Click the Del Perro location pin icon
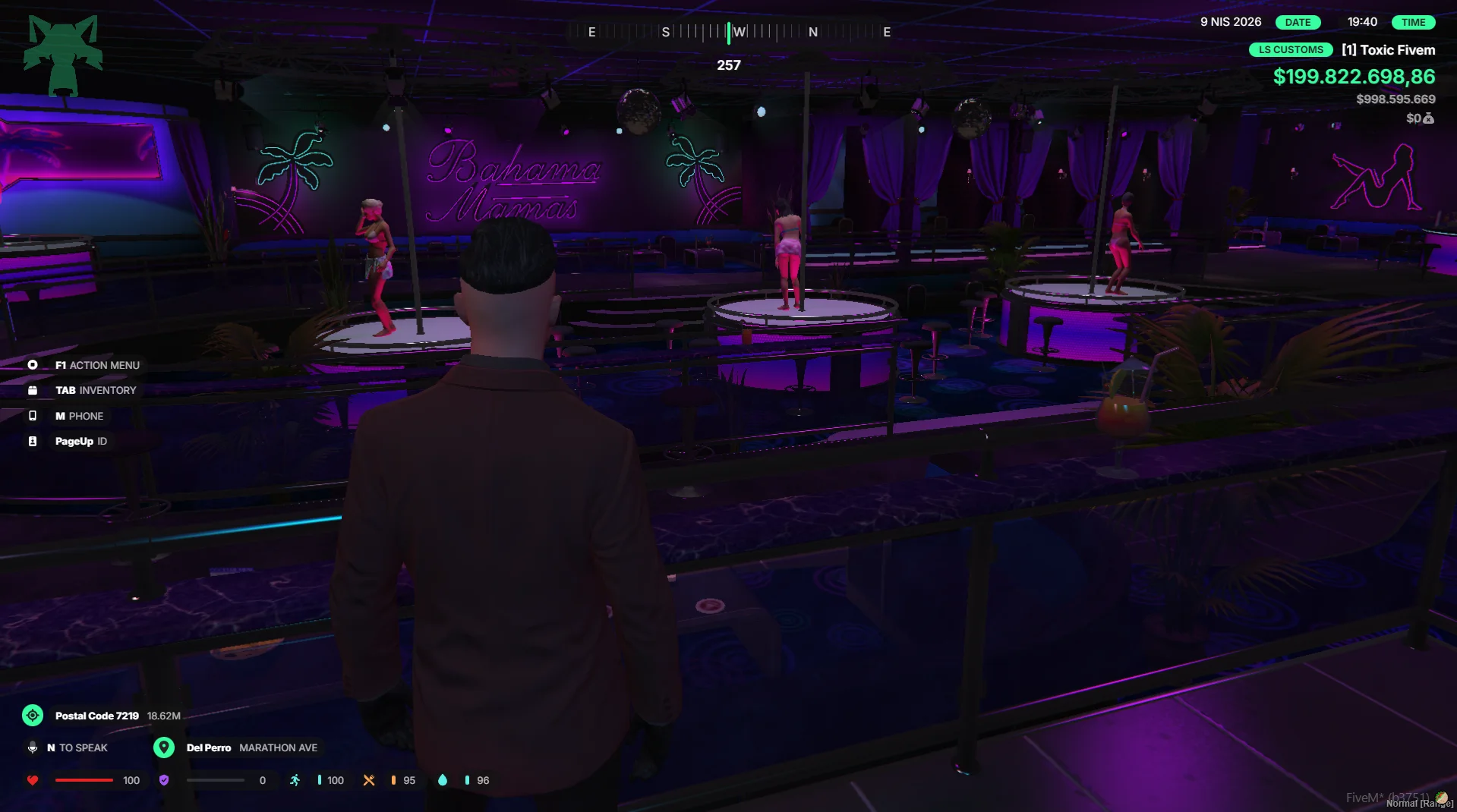This screenshot has width=1457, height=812. click(x=164, y=747)
